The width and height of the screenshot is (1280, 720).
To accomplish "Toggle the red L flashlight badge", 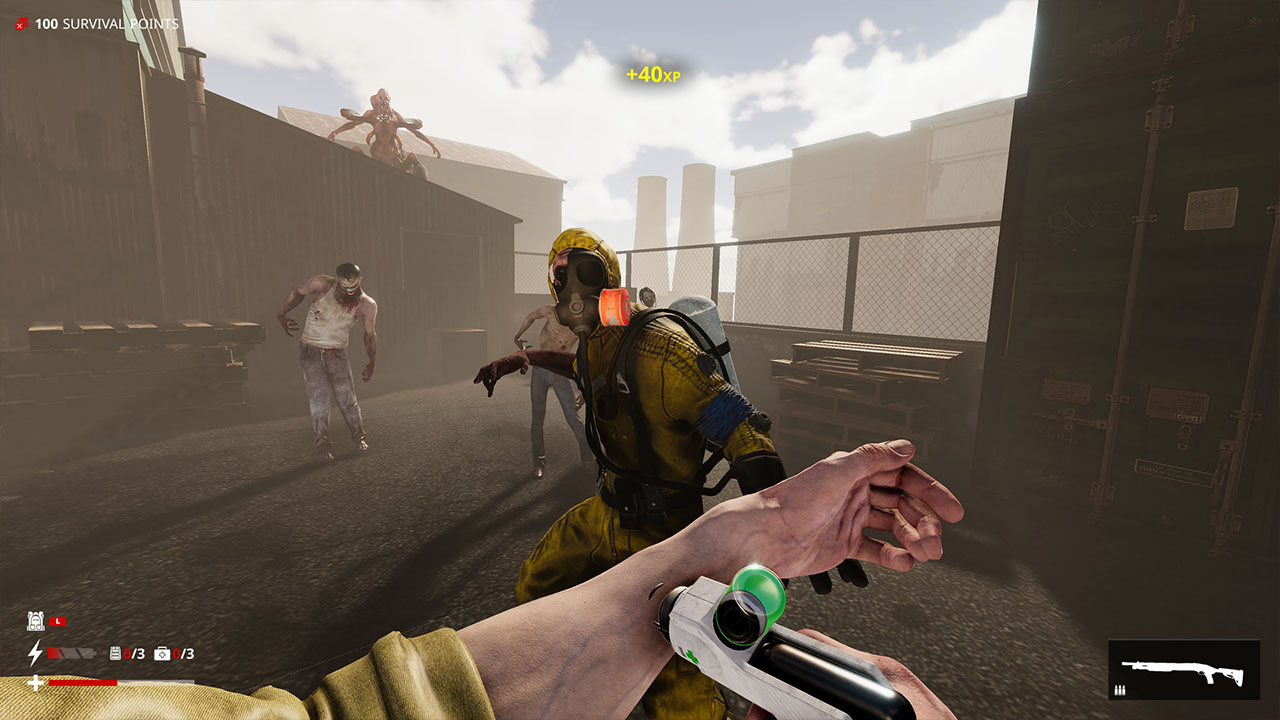I will (x=58, y=621).
